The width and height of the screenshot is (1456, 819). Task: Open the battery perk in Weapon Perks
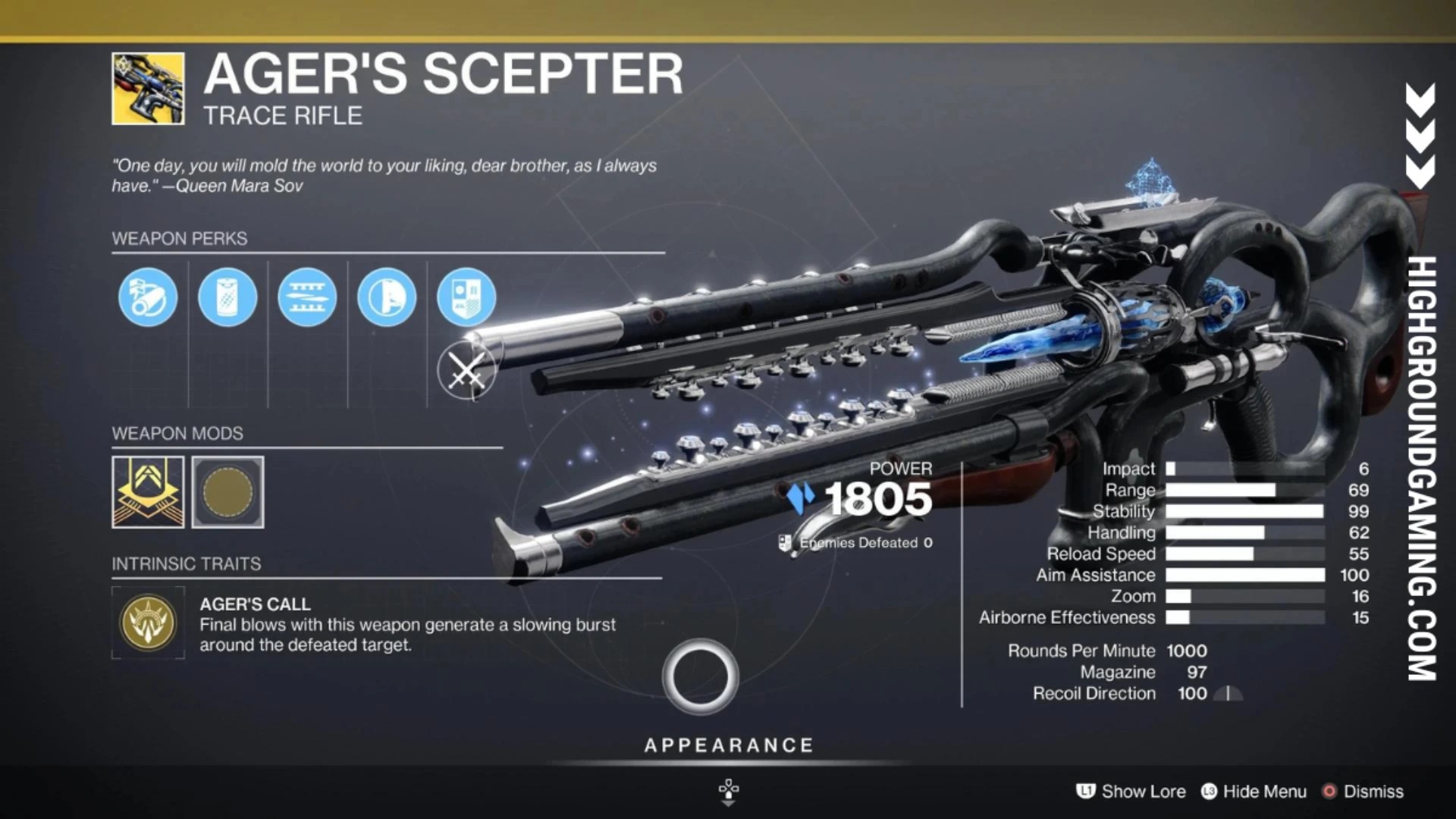[227, 297]
